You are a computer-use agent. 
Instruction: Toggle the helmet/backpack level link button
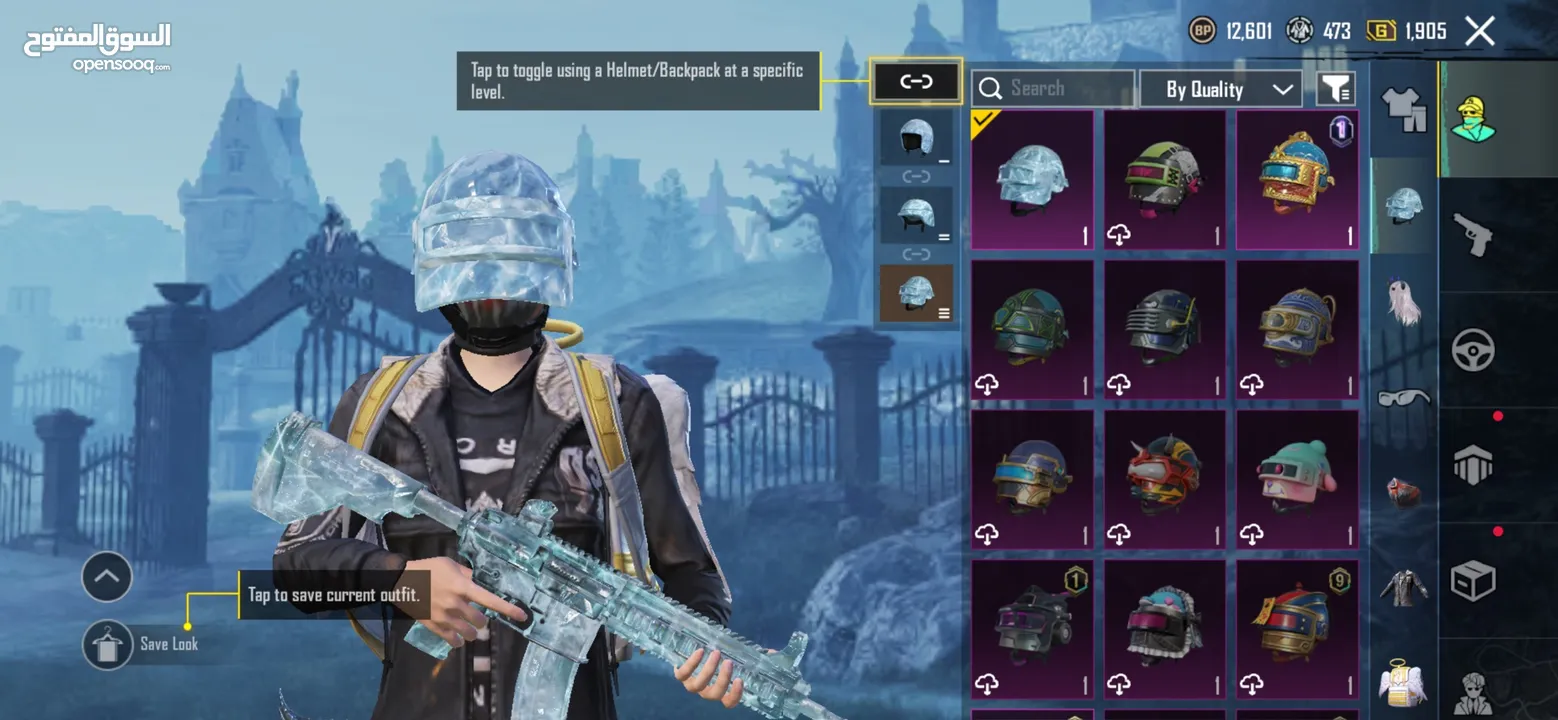point(916,82)
